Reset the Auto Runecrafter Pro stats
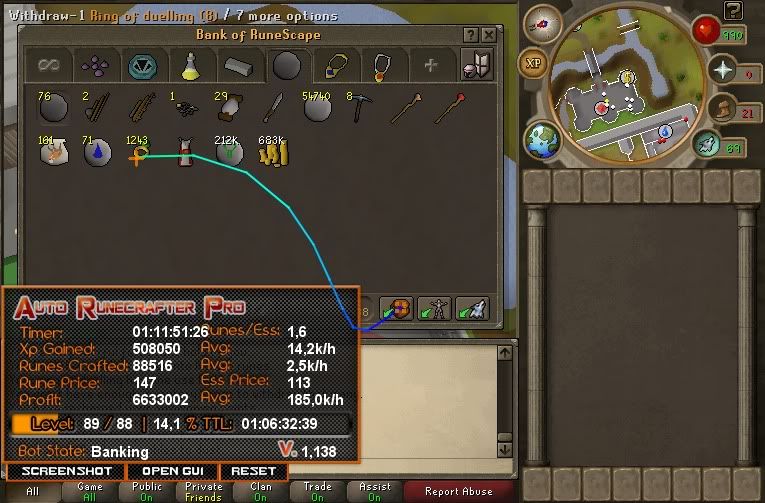 [x=253, y=471]
